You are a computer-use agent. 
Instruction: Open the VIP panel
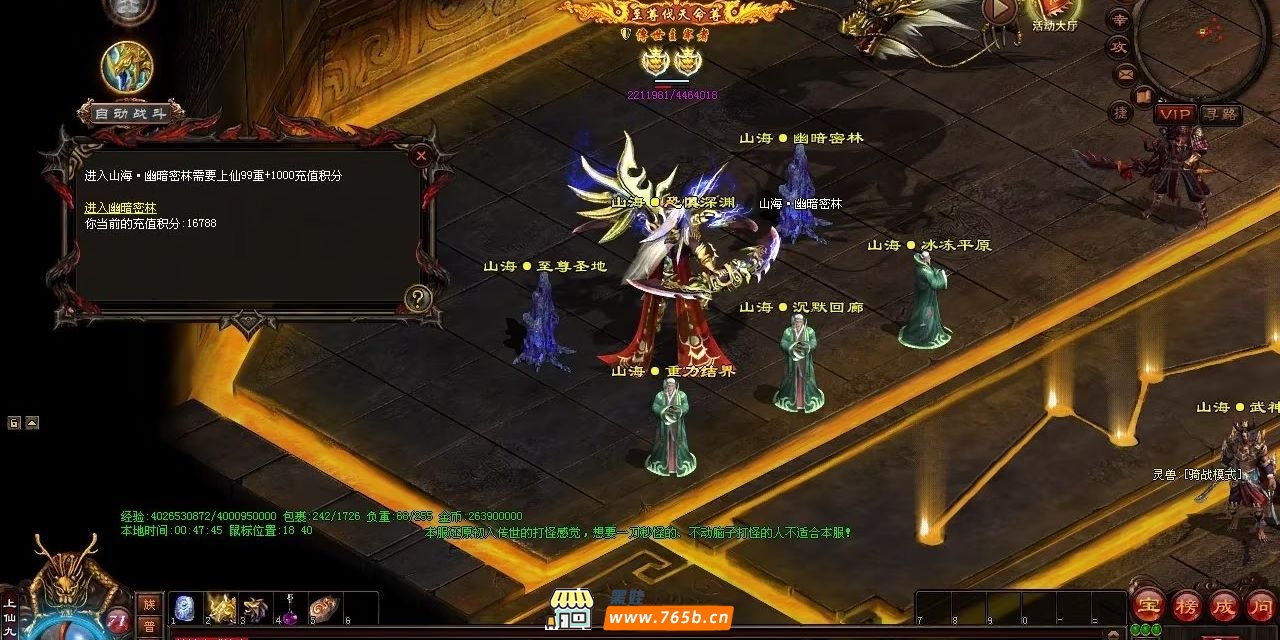(x=1175, y=114)
